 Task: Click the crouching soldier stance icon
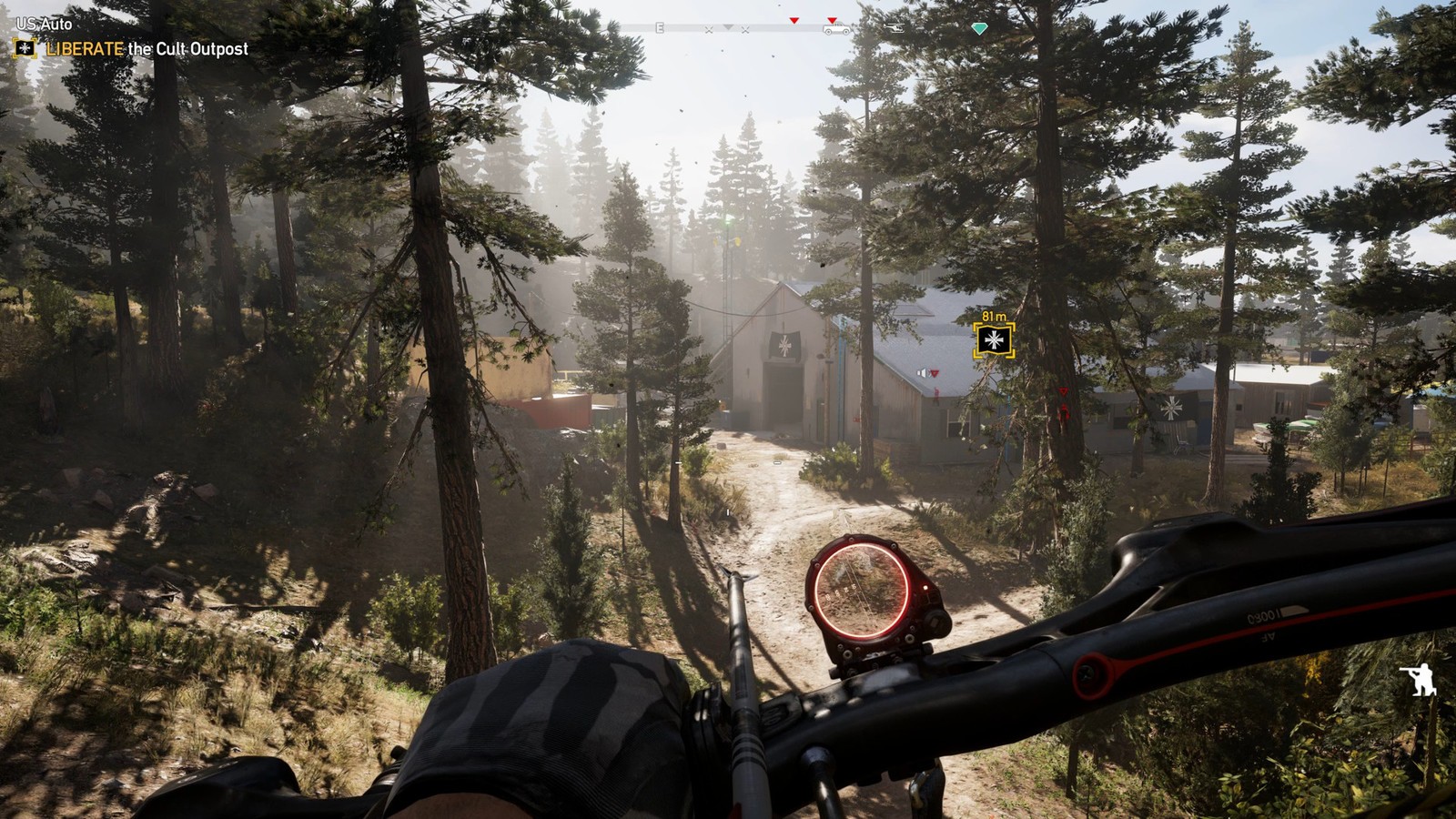pyautogui.click(x=1421, y=679)
